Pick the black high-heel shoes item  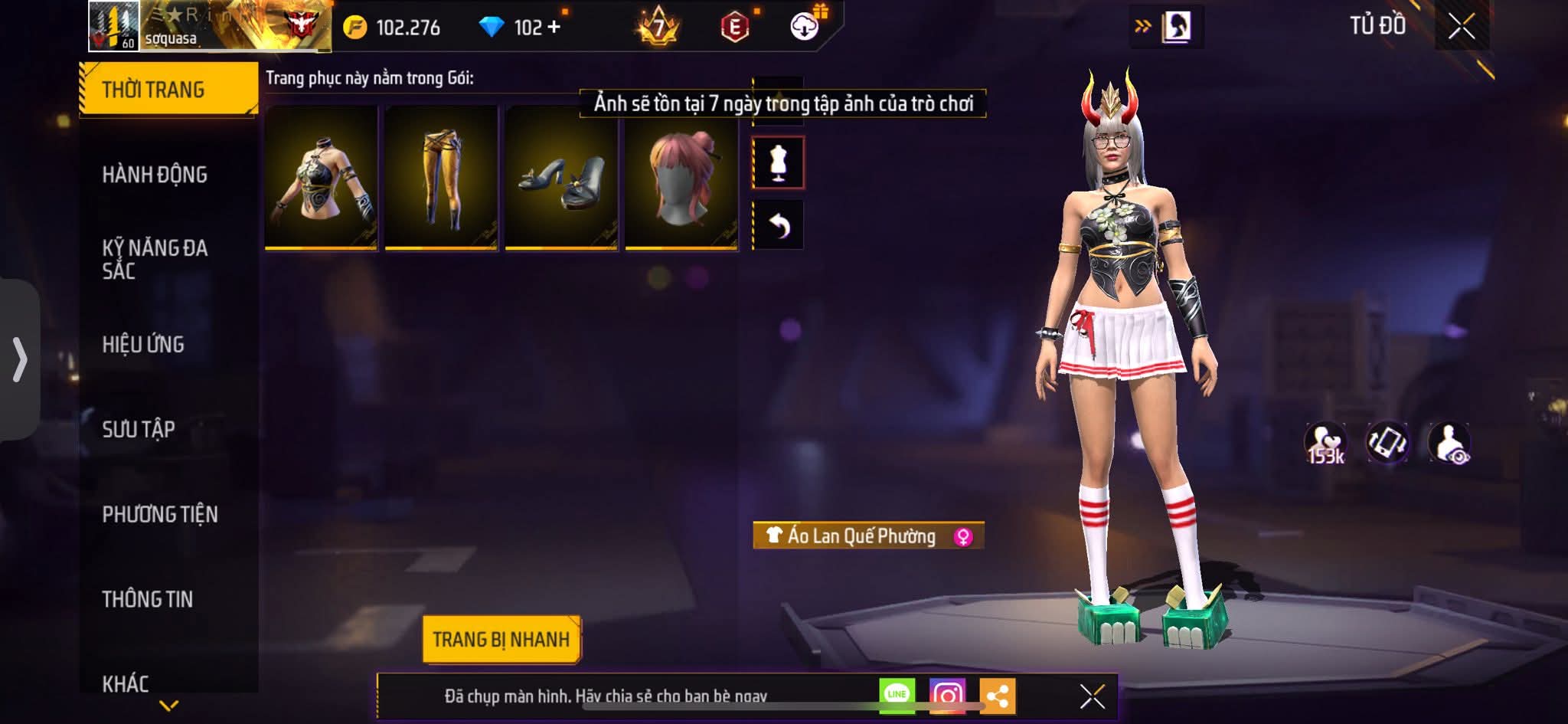tap(562, 178)
